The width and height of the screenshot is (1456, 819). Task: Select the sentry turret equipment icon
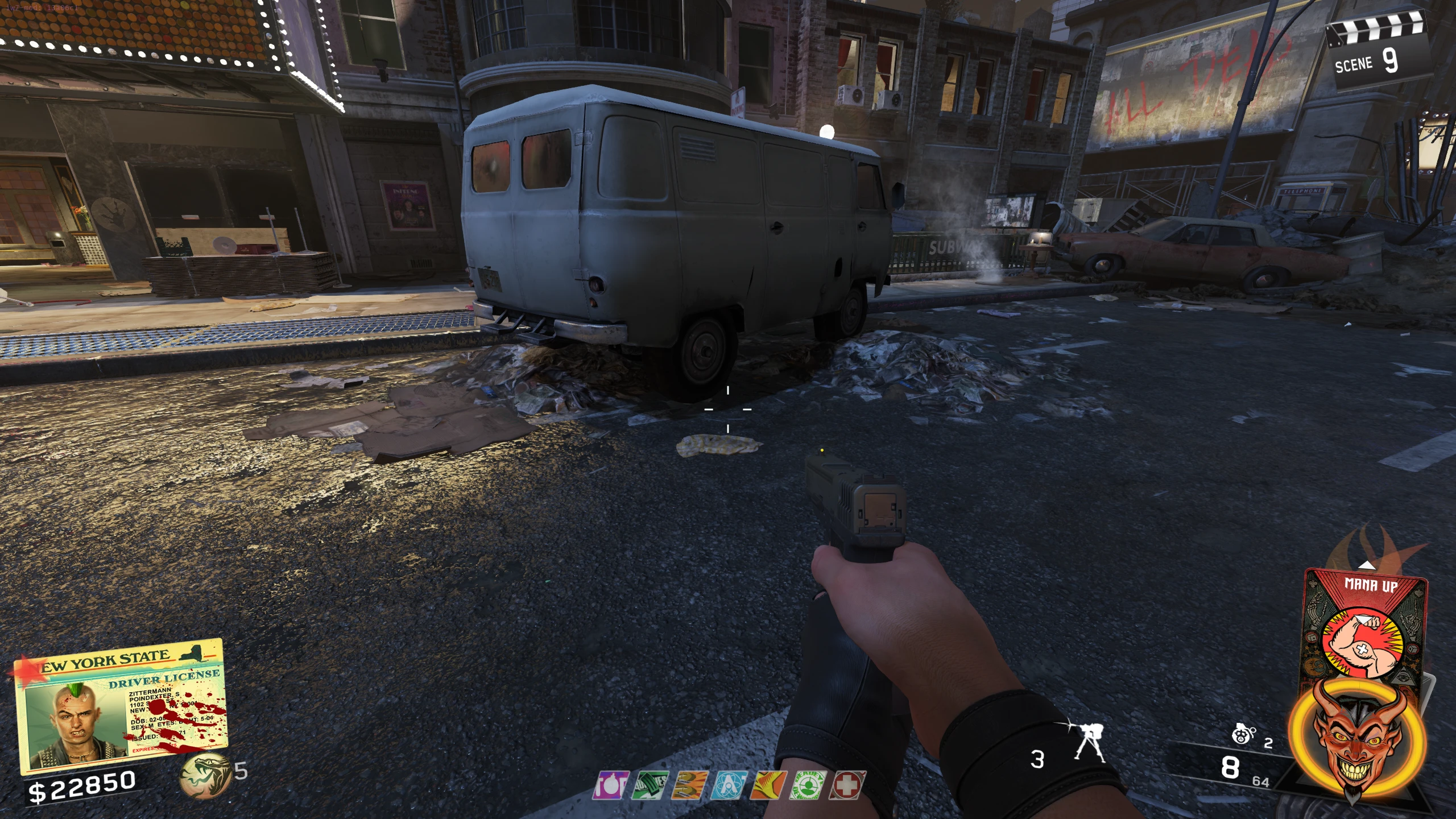point(1090,743)
